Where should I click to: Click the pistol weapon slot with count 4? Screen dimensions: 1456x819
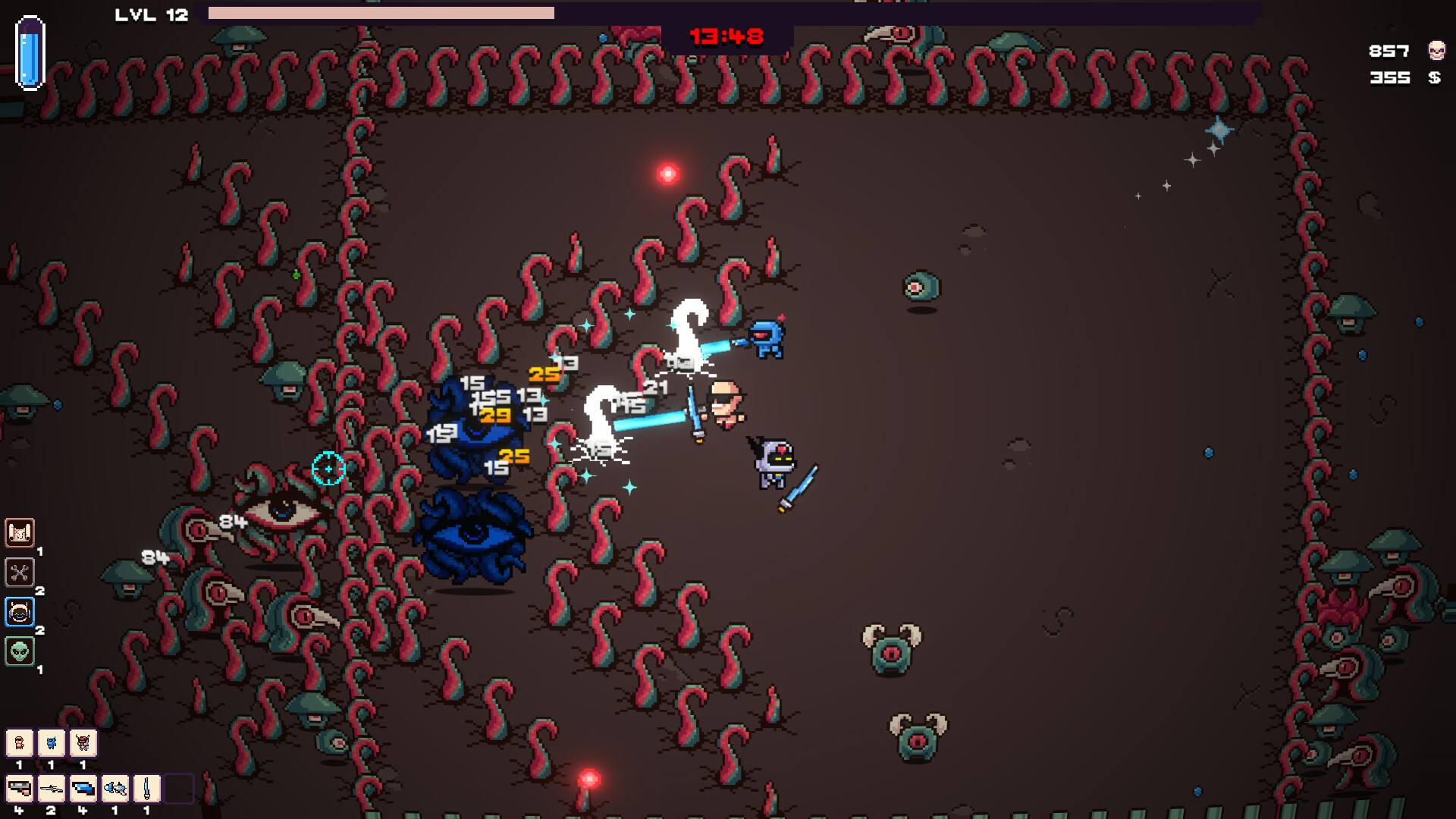point(20,789)
